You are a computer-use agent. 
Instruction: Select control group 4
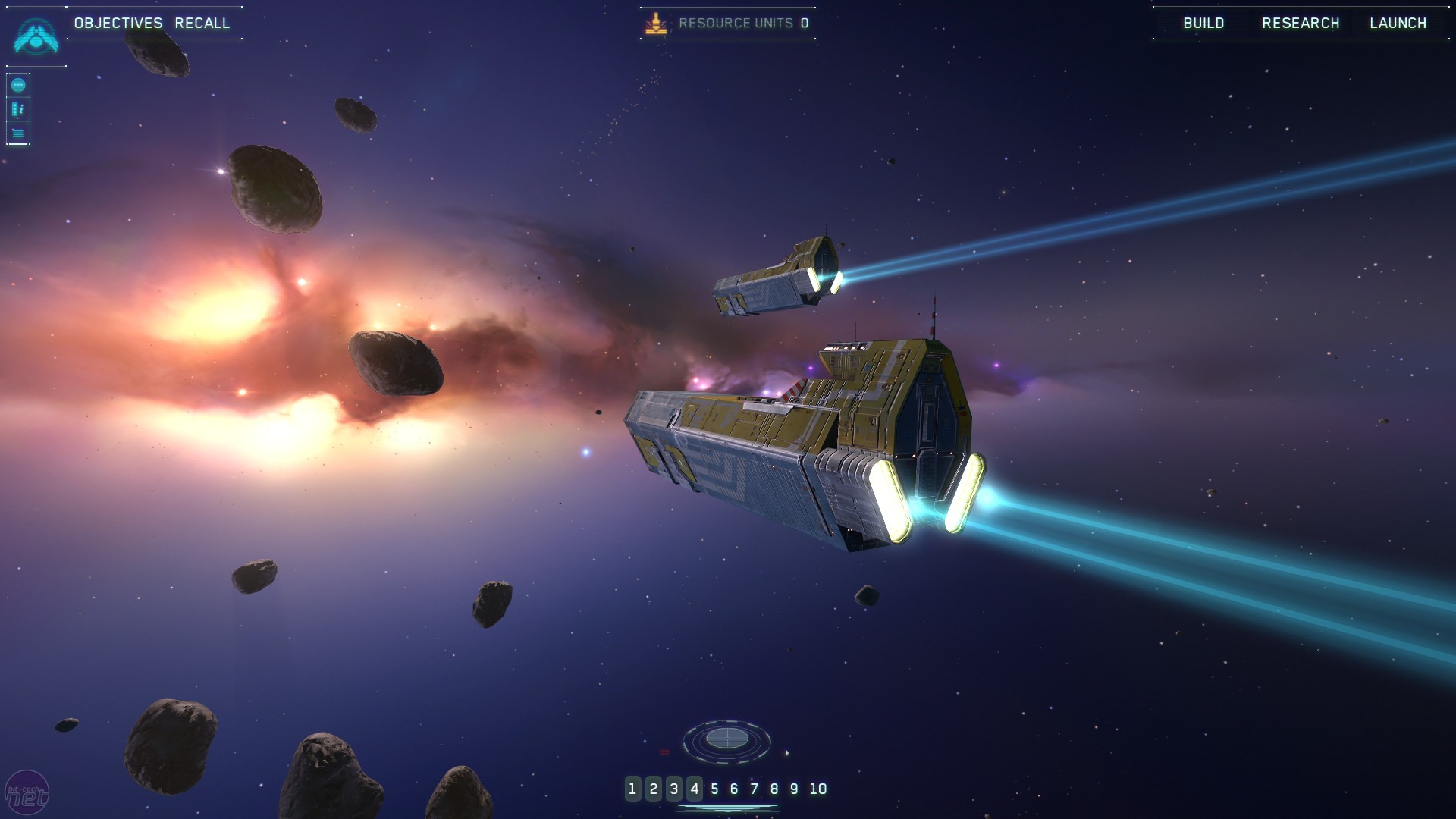point(695,789)
